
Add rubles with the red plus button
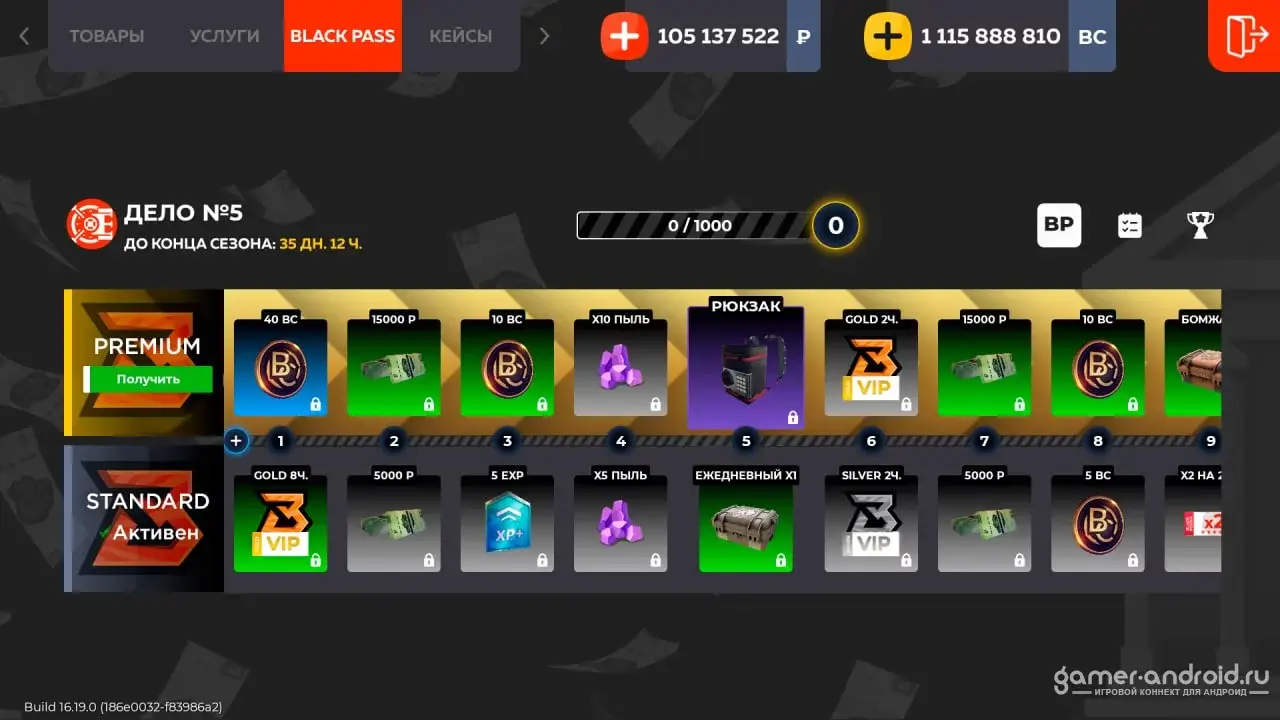point(624,37)
